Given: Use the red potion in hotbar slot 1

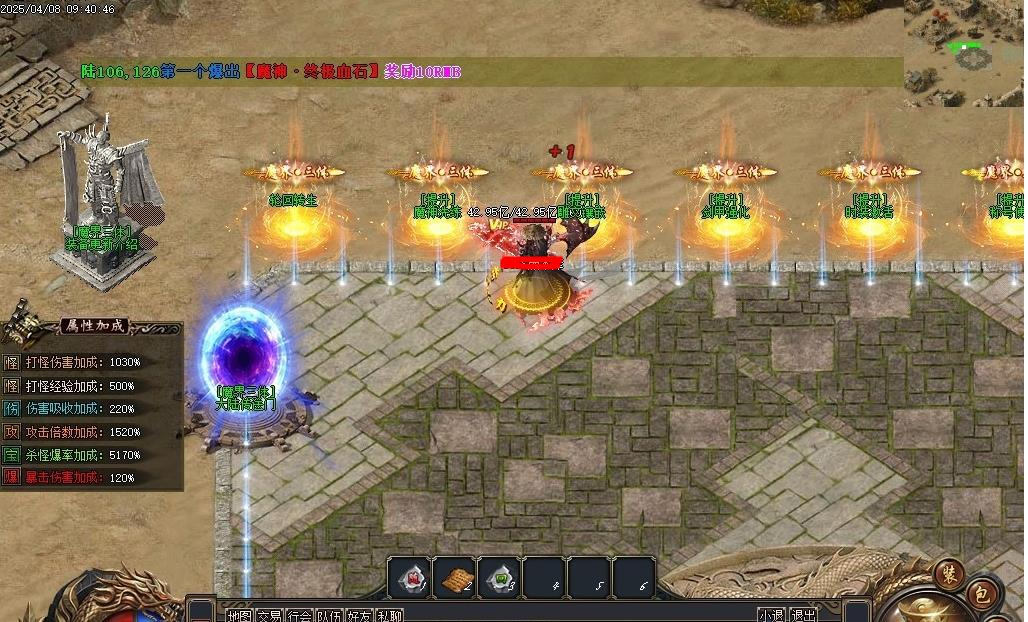Looking at the screenshot, I should tap(410, 578).
